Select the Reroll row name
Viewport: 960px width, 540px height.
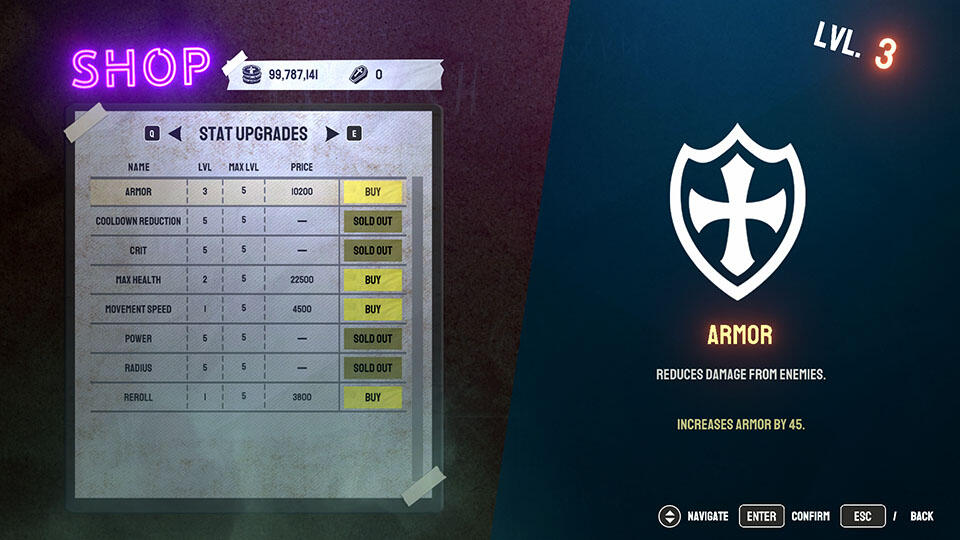click(139, 397)
